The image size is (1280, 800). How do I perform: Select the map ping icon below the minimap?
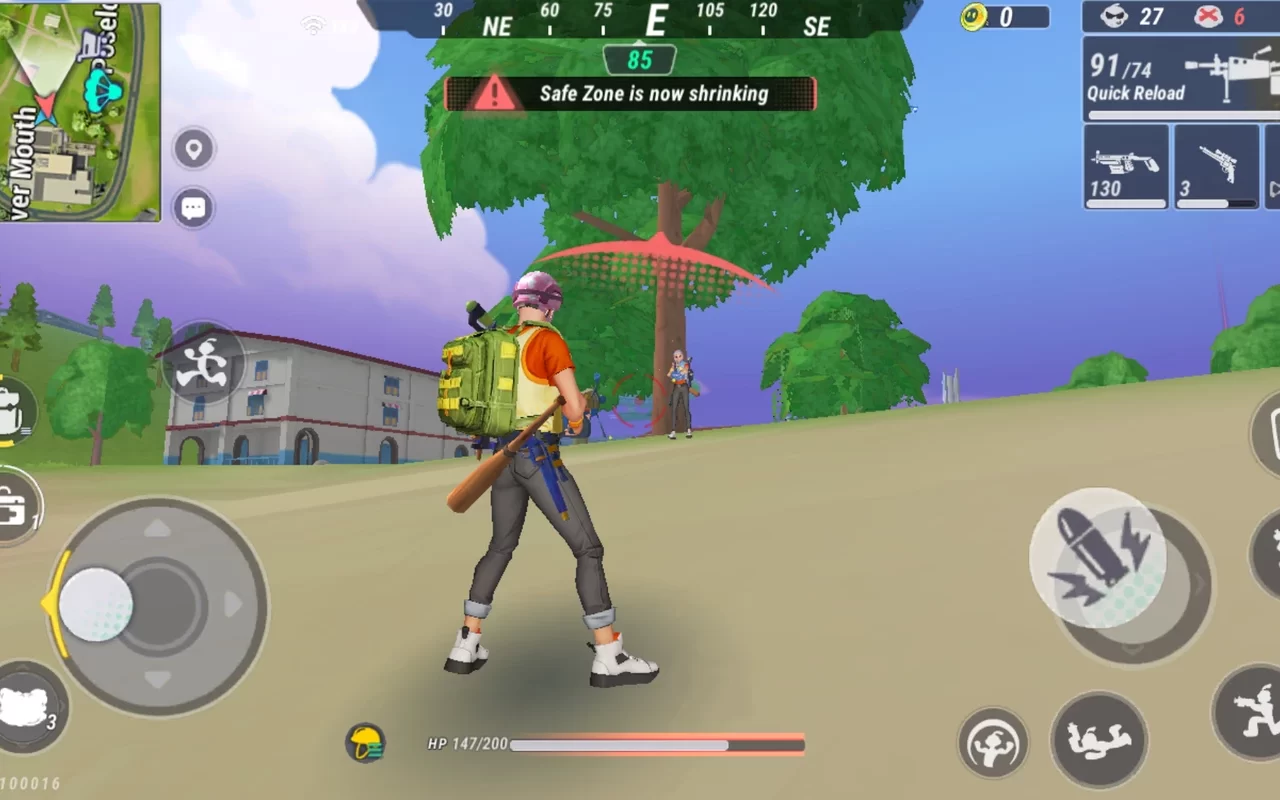(193, 148)
